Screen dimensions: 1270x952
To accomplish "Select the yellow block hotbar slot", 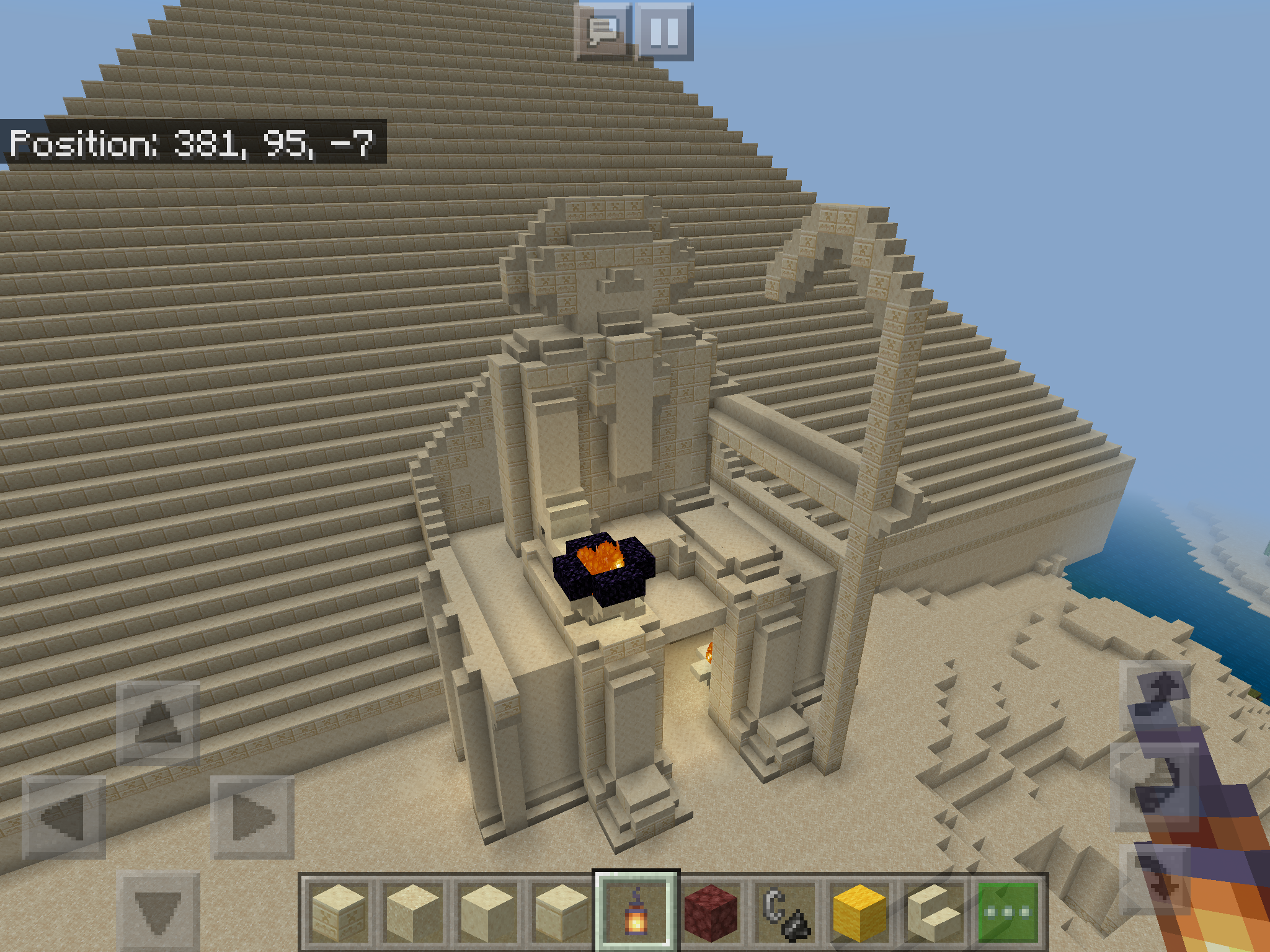I will tap(860, 912).
